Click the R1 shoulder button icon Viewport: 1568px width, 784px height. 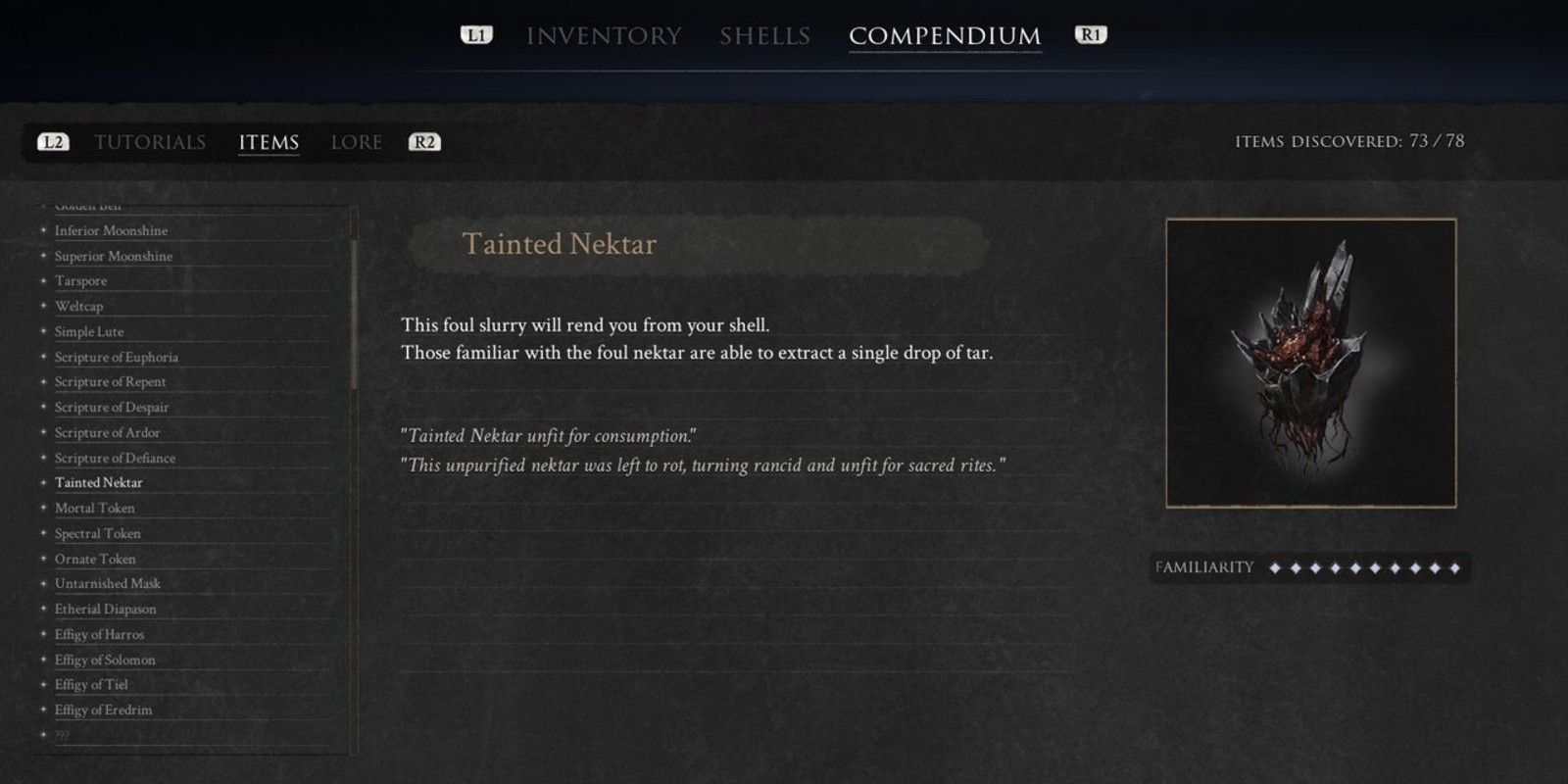[1091, 35]
